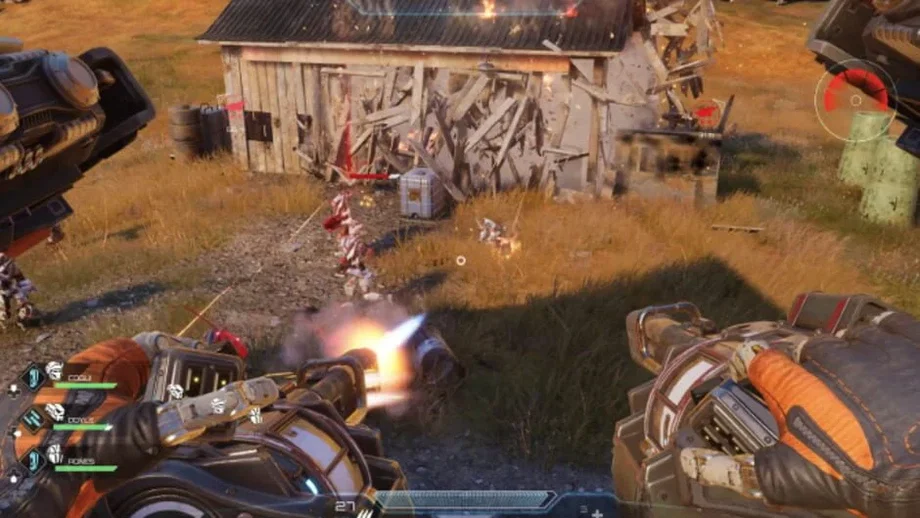Select squad member Bones's helmet portrait
The width and height of the screenshot is (920, 518).
click(x=55, y=454)
